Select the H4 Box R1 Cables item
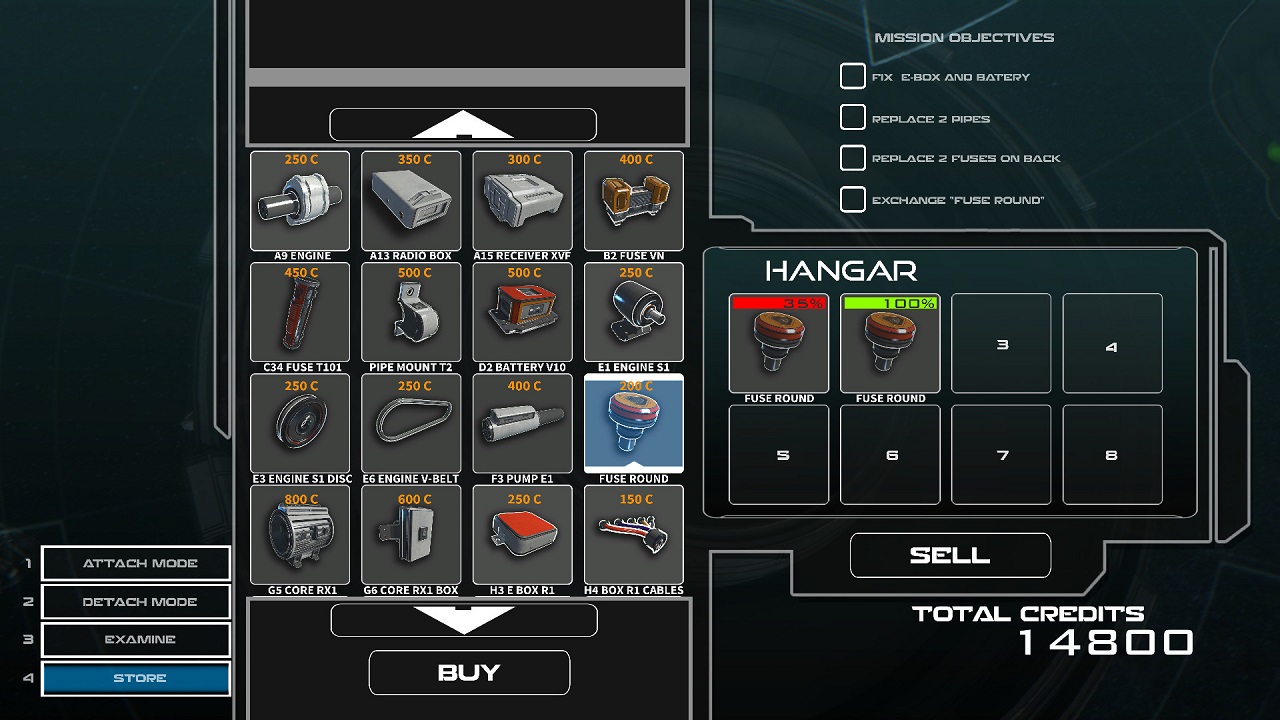The image size is (1280, 720). click(x=634, y=535)
